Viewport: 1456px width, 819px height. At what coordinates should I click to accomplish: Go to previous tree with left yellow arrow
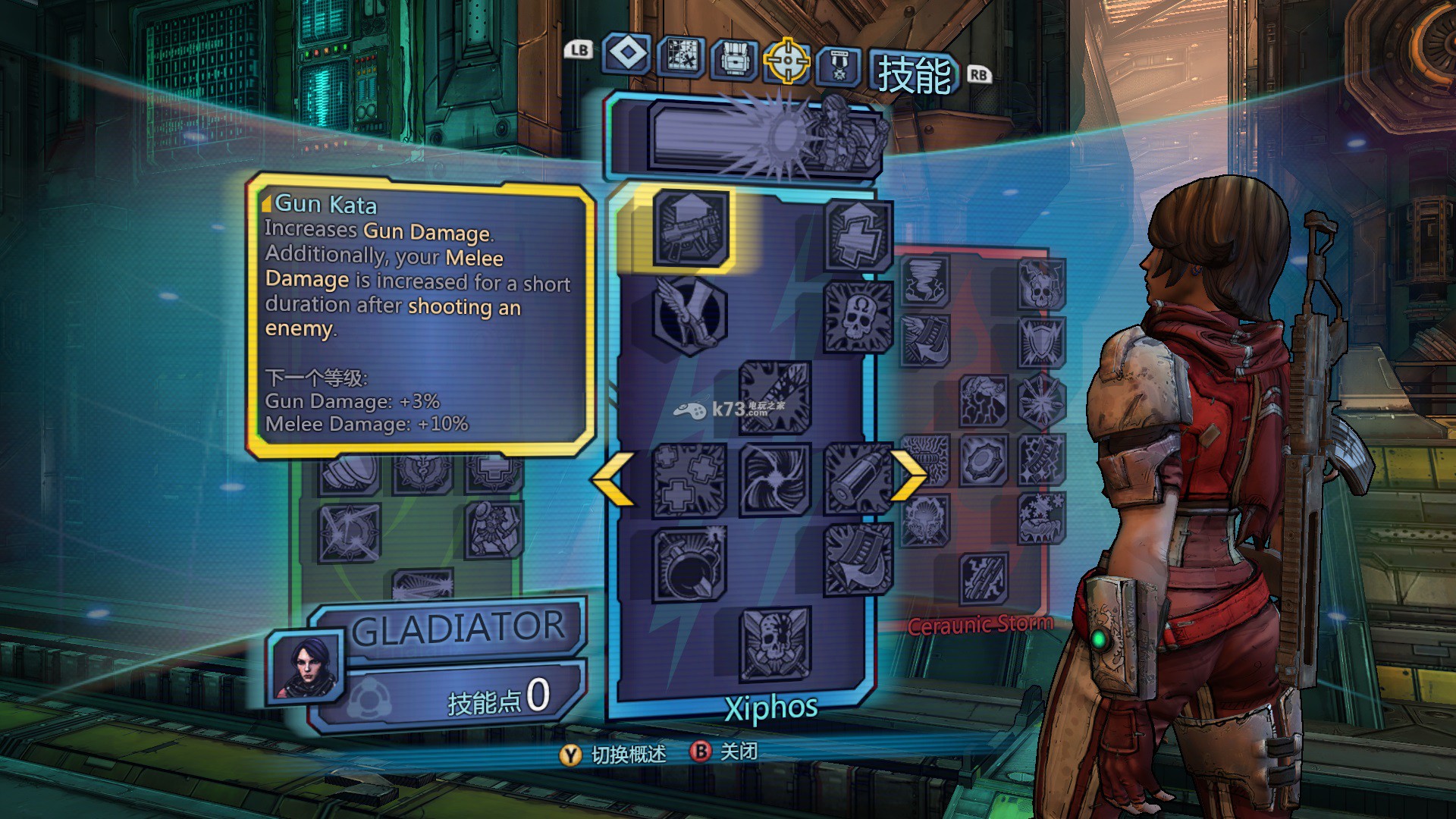coord(613,479)
